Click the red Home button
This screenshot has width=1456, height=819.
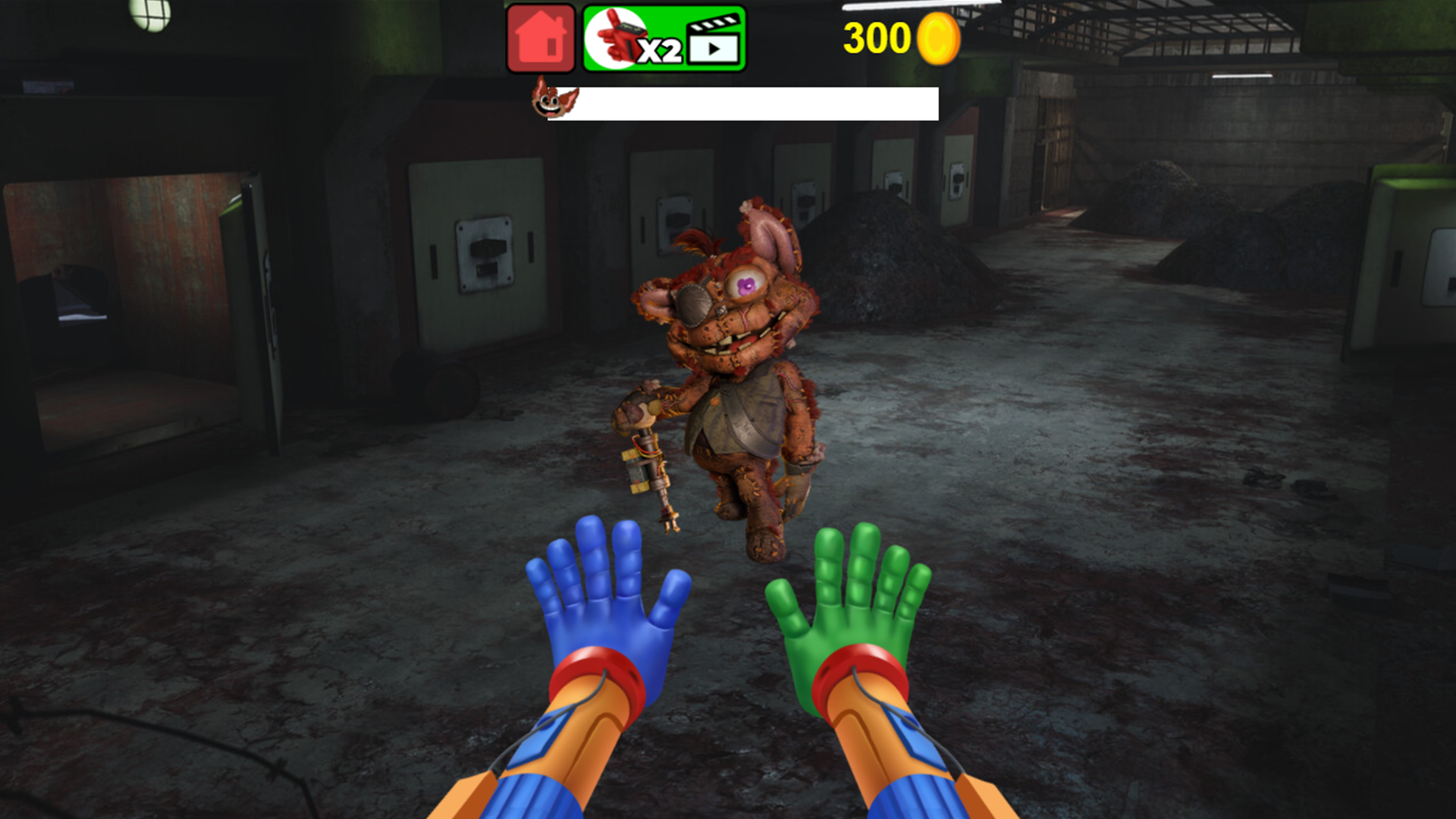click(540, 38)
